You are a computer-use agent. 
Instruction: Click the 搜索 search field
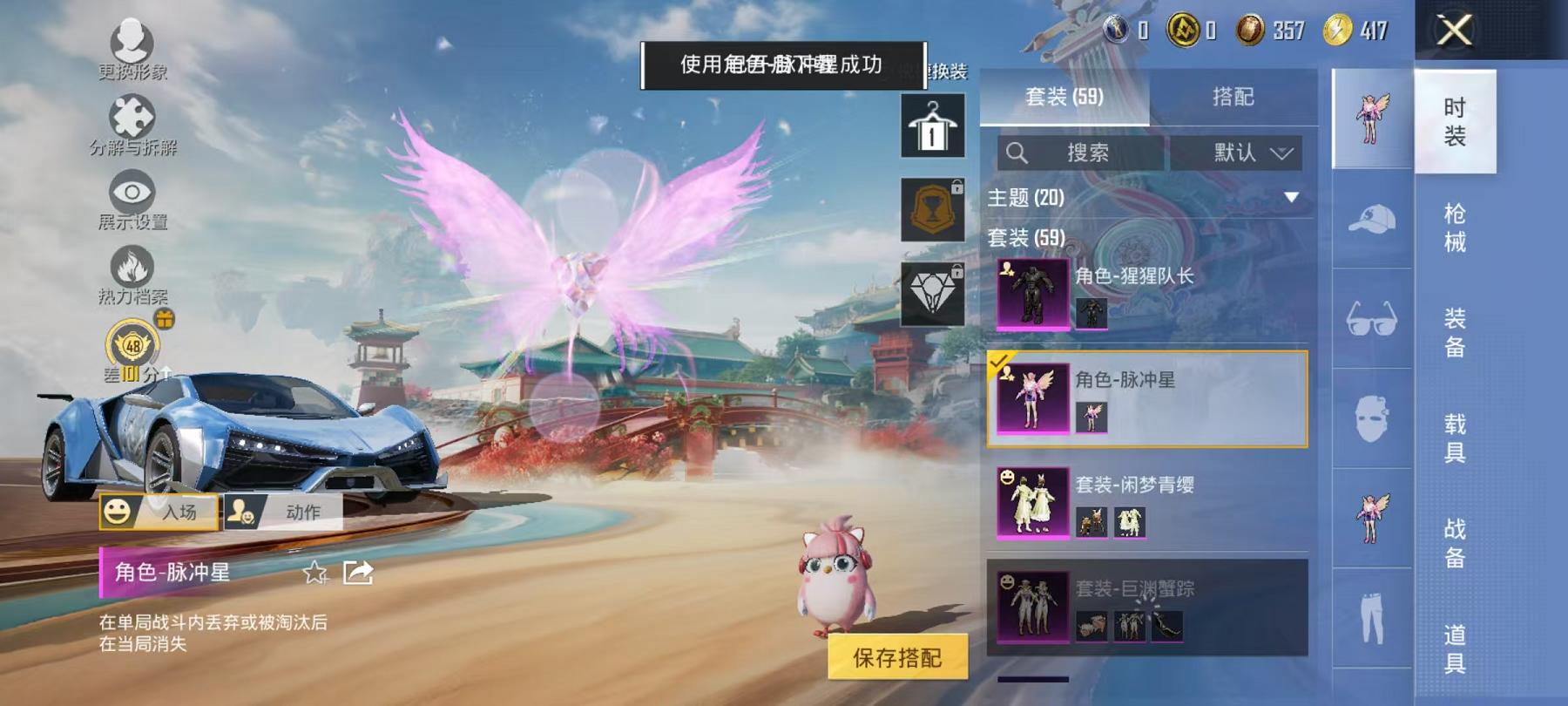(1080, 153)
